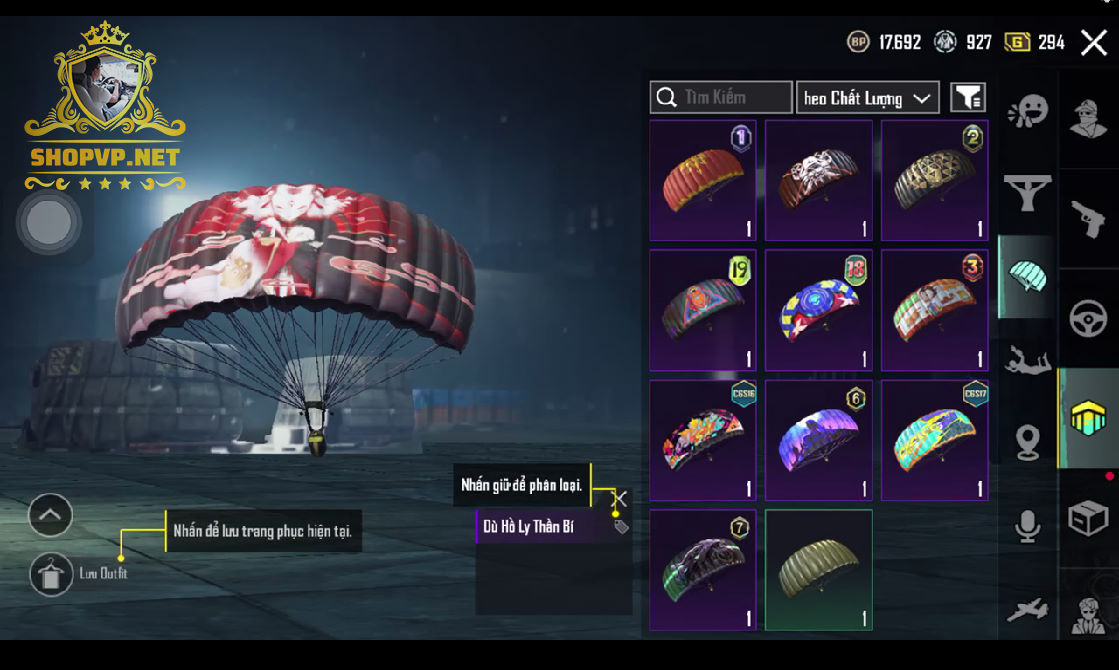Switch to the airplane skins tab

(1027, 608)
